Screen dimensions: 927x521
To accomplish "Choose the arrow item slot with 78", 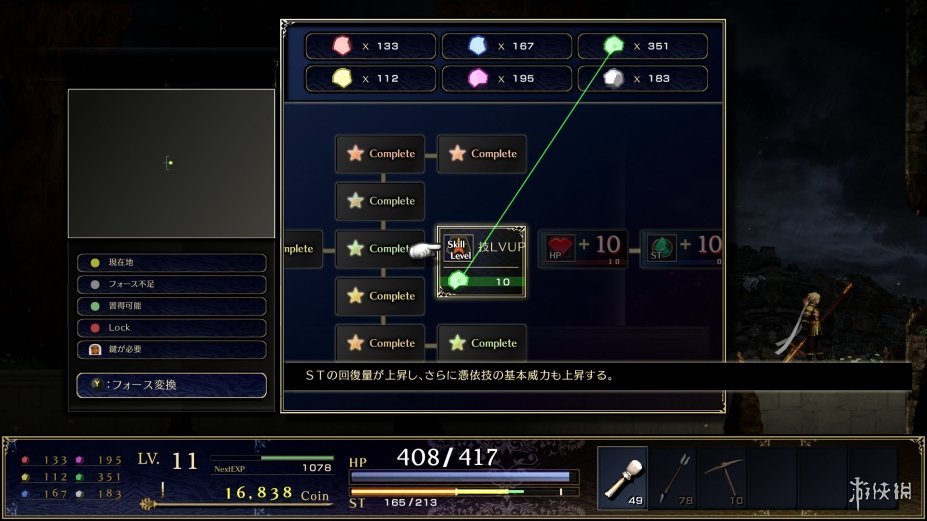I will tap(672, 478).
